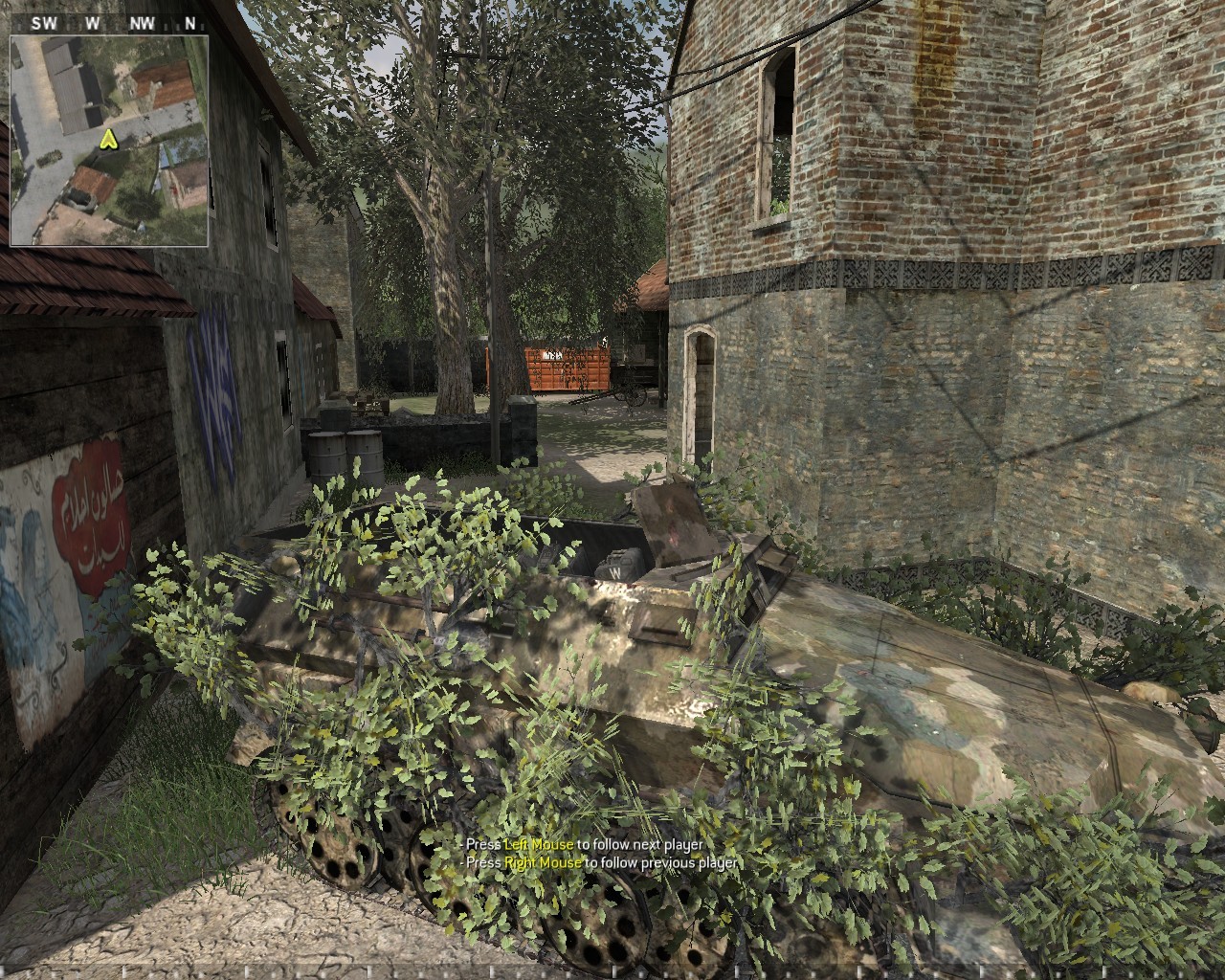This screenshot has height=980, width=1225.
Task: Click the yellow player arrow on the minimap
Action: click(x=108, y=142)
